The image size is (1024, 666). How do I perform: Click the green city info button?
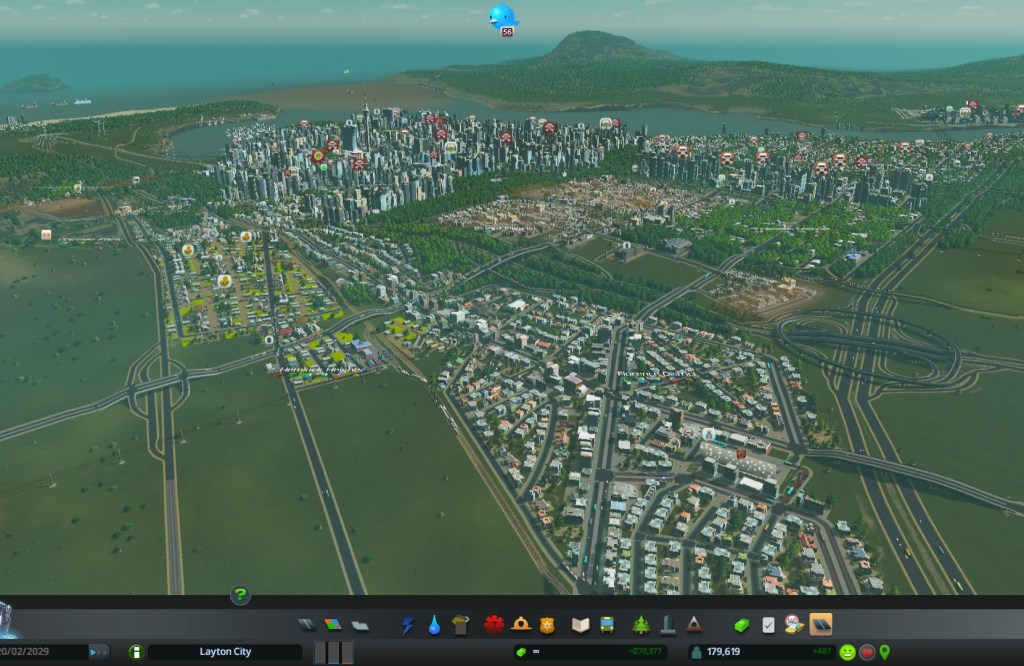click(137, 652)
